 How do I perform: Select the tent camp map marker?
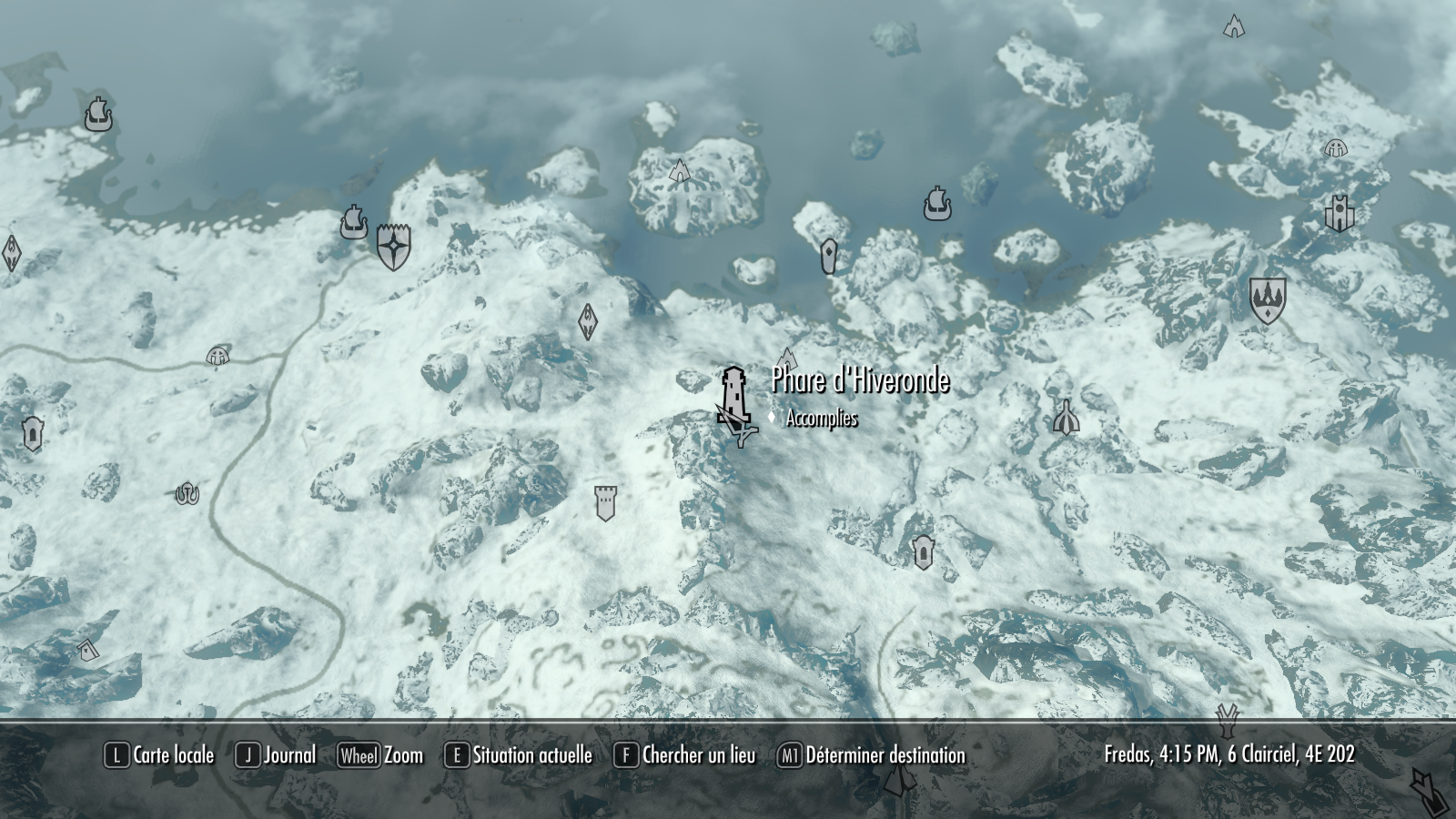pos(1066,418)
